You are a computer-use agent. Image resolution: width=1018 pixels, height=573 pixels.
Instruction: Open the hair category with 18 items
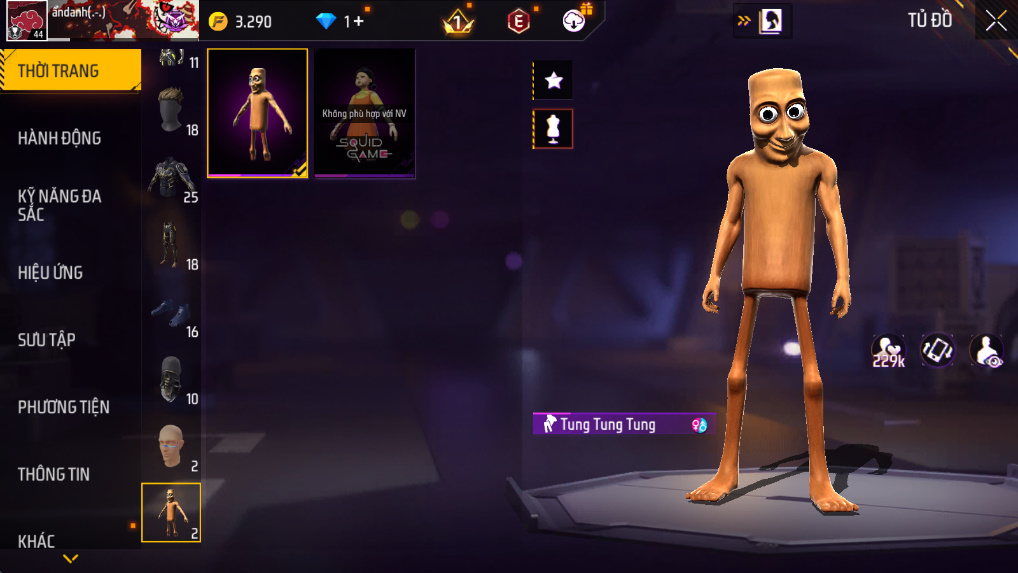[172, 111]
